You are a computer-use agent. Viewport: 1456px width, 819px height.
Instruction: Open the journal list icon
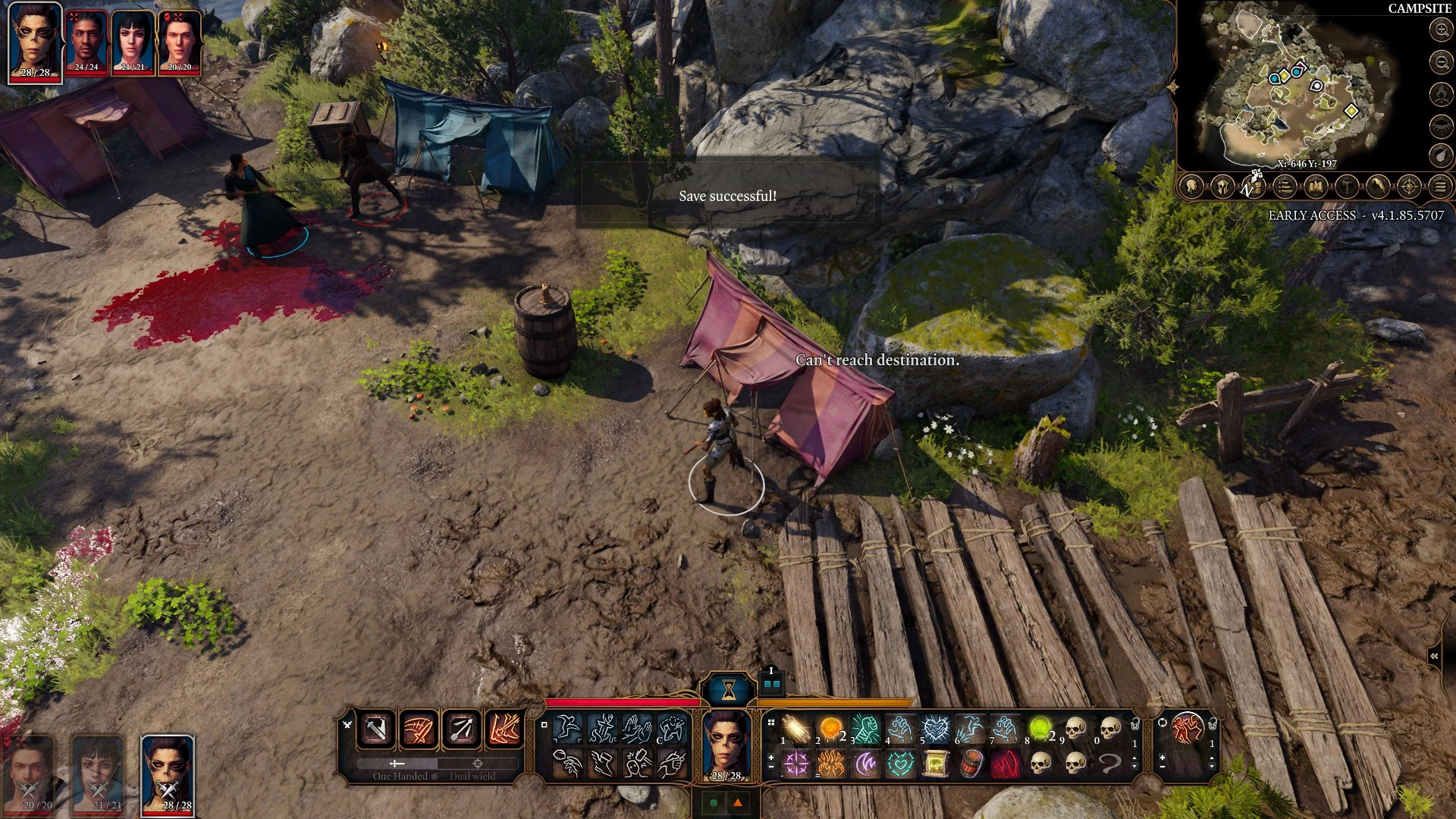point(1285,186)
